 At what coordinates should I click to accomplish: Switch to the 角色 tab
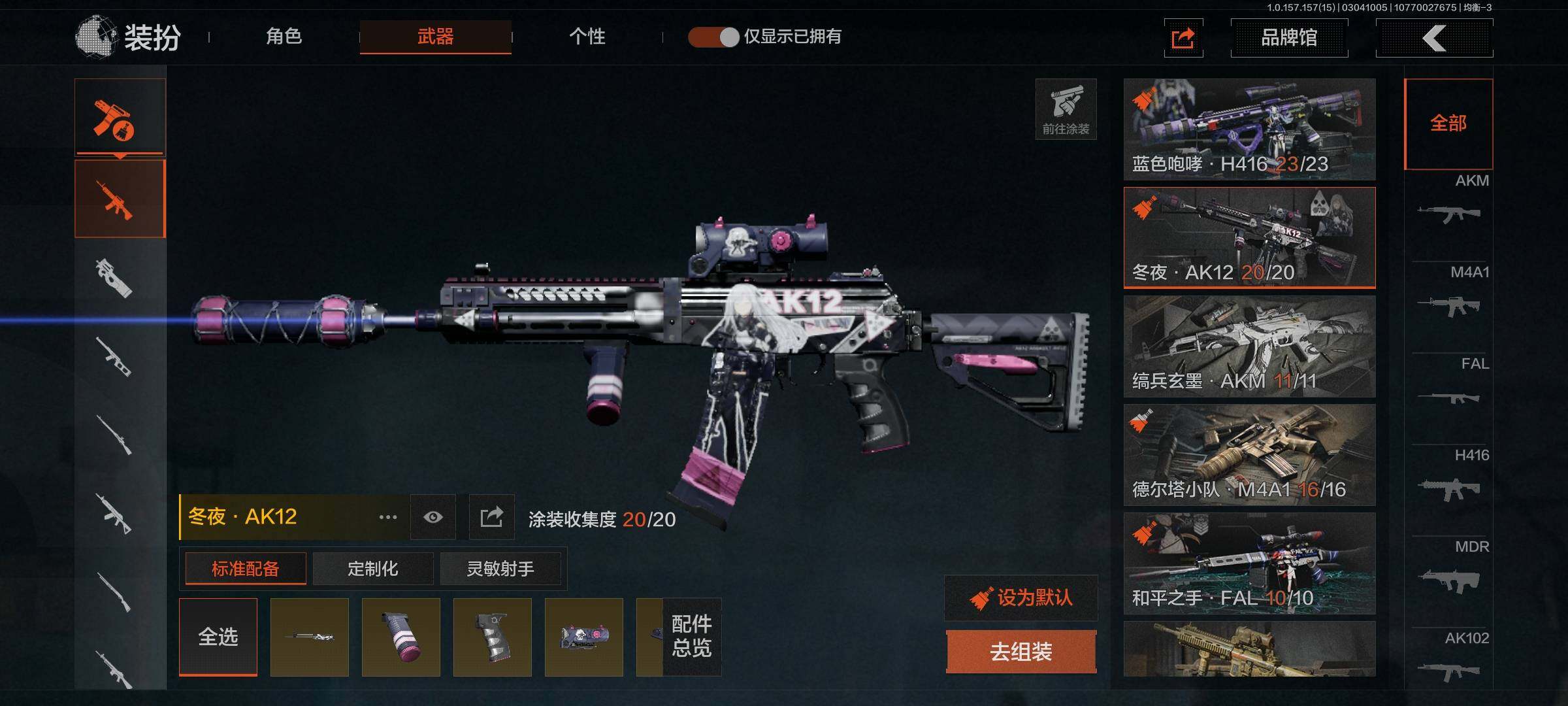284,37
